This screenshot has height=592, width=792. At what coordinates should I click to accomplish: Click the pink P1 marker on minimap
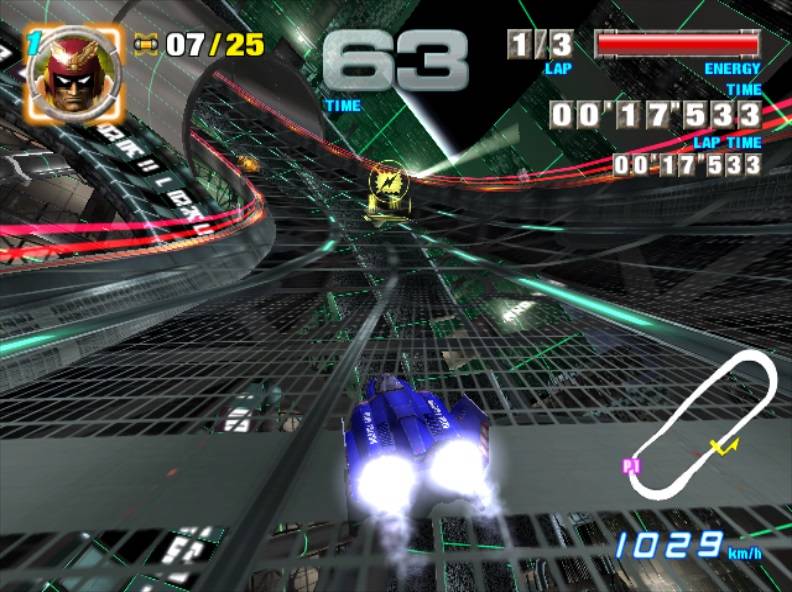pyautogui.click(x=631, y=465)
